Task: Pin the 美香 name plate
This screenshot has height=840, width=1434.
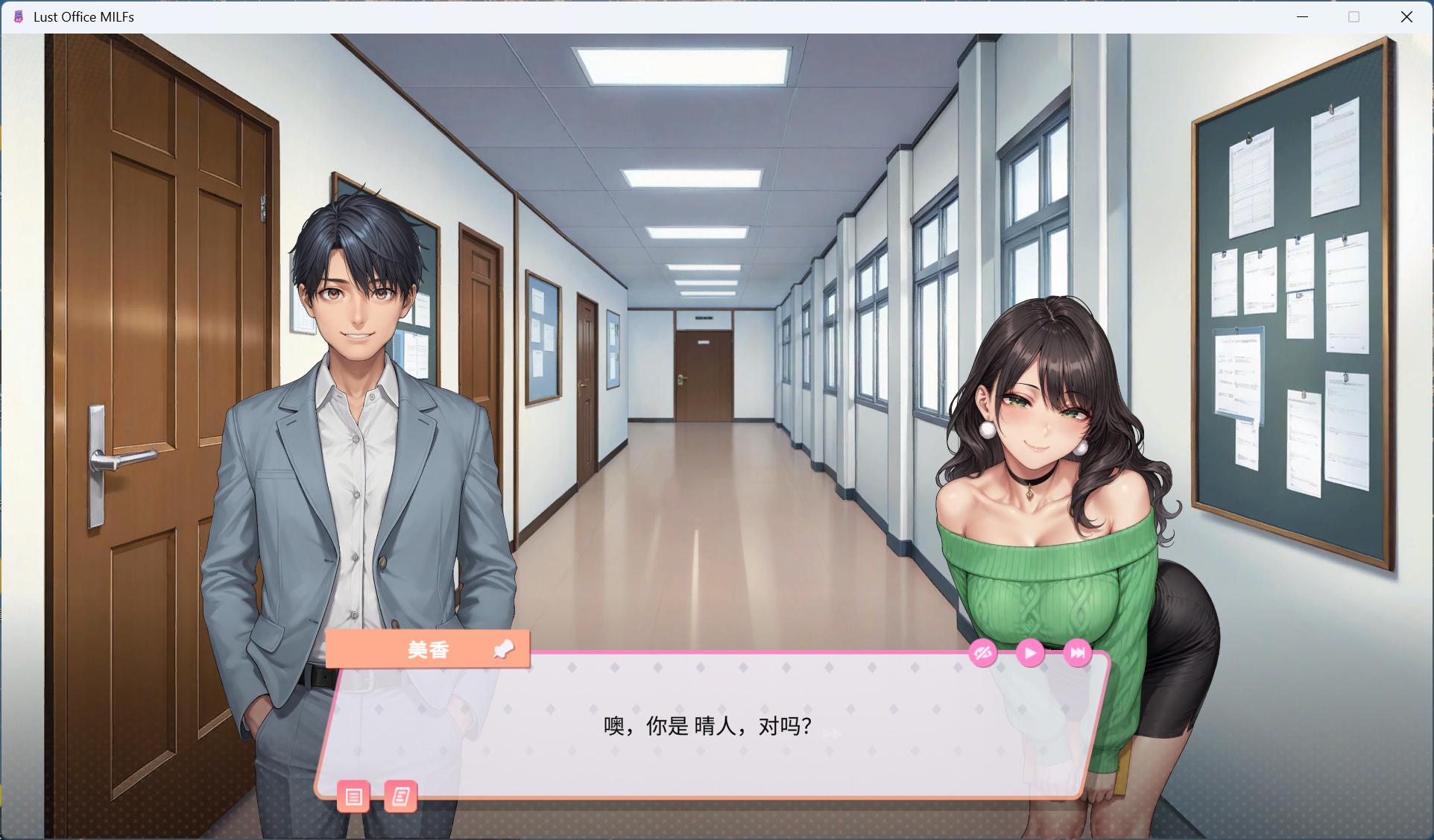Action: pos(505,649)
